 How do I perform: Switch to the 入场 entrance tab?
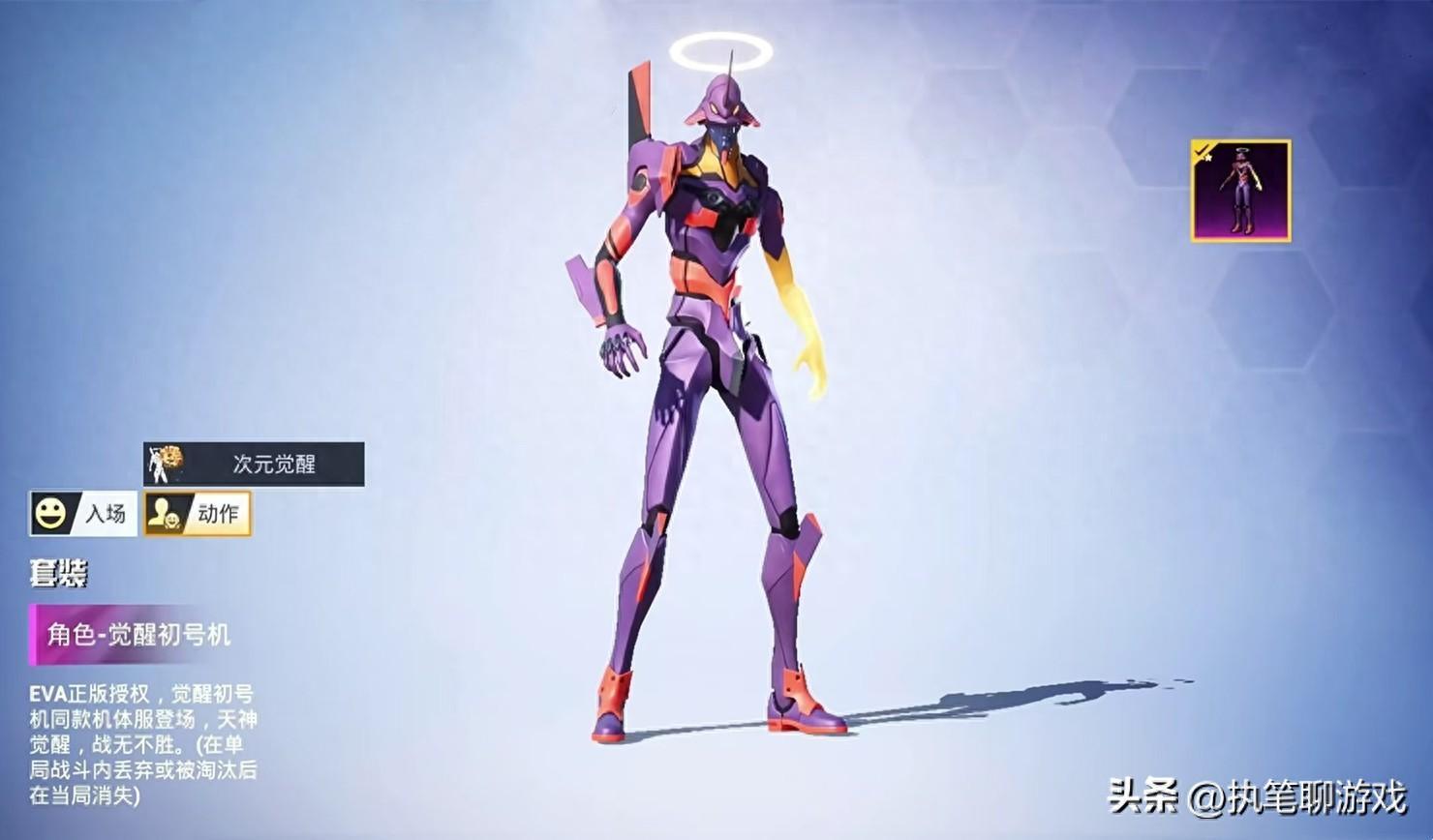[82, 513]
